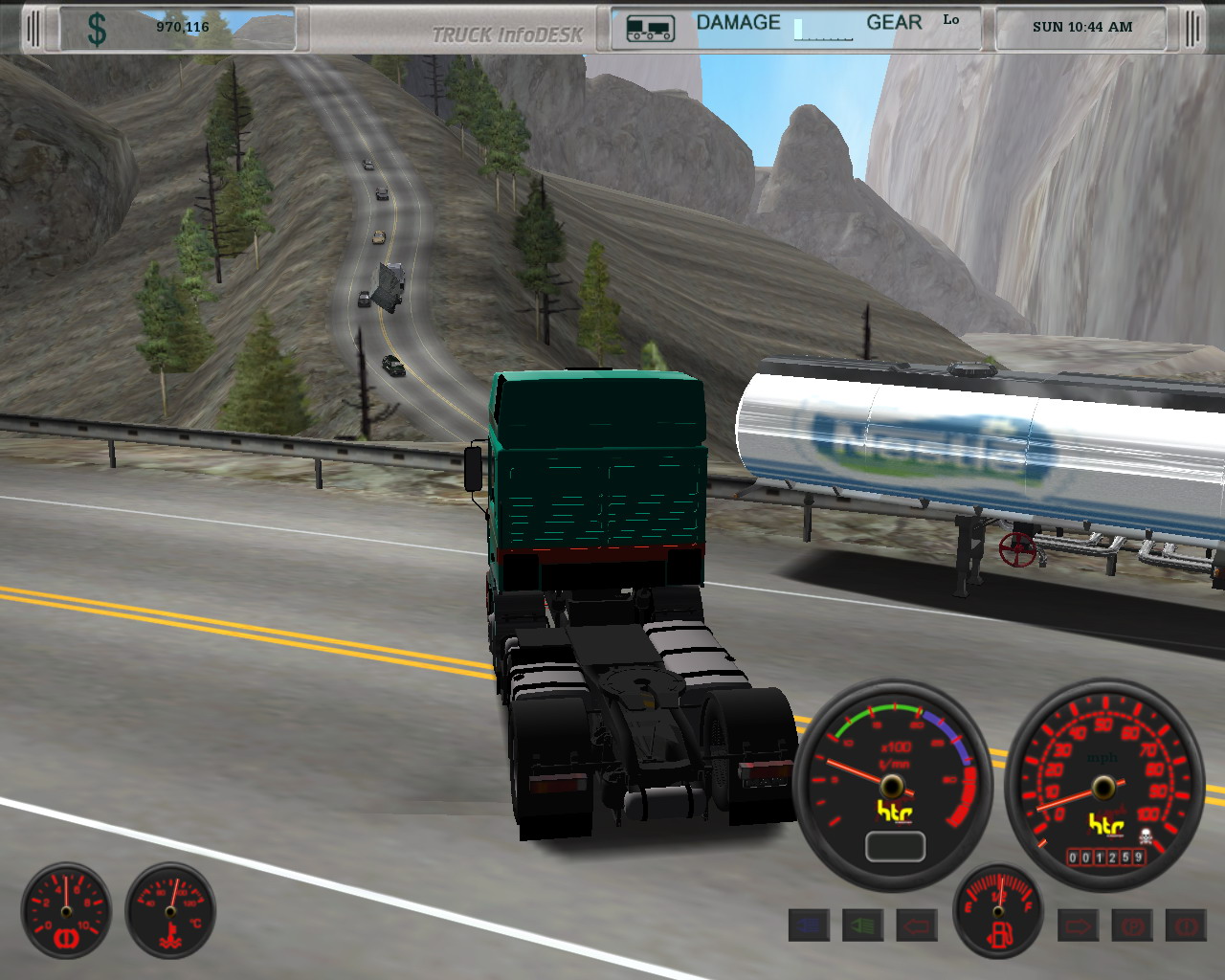Click the dollar sign money icon
The height and width of the screenshot is (980, 1225).
coord(97,29)
